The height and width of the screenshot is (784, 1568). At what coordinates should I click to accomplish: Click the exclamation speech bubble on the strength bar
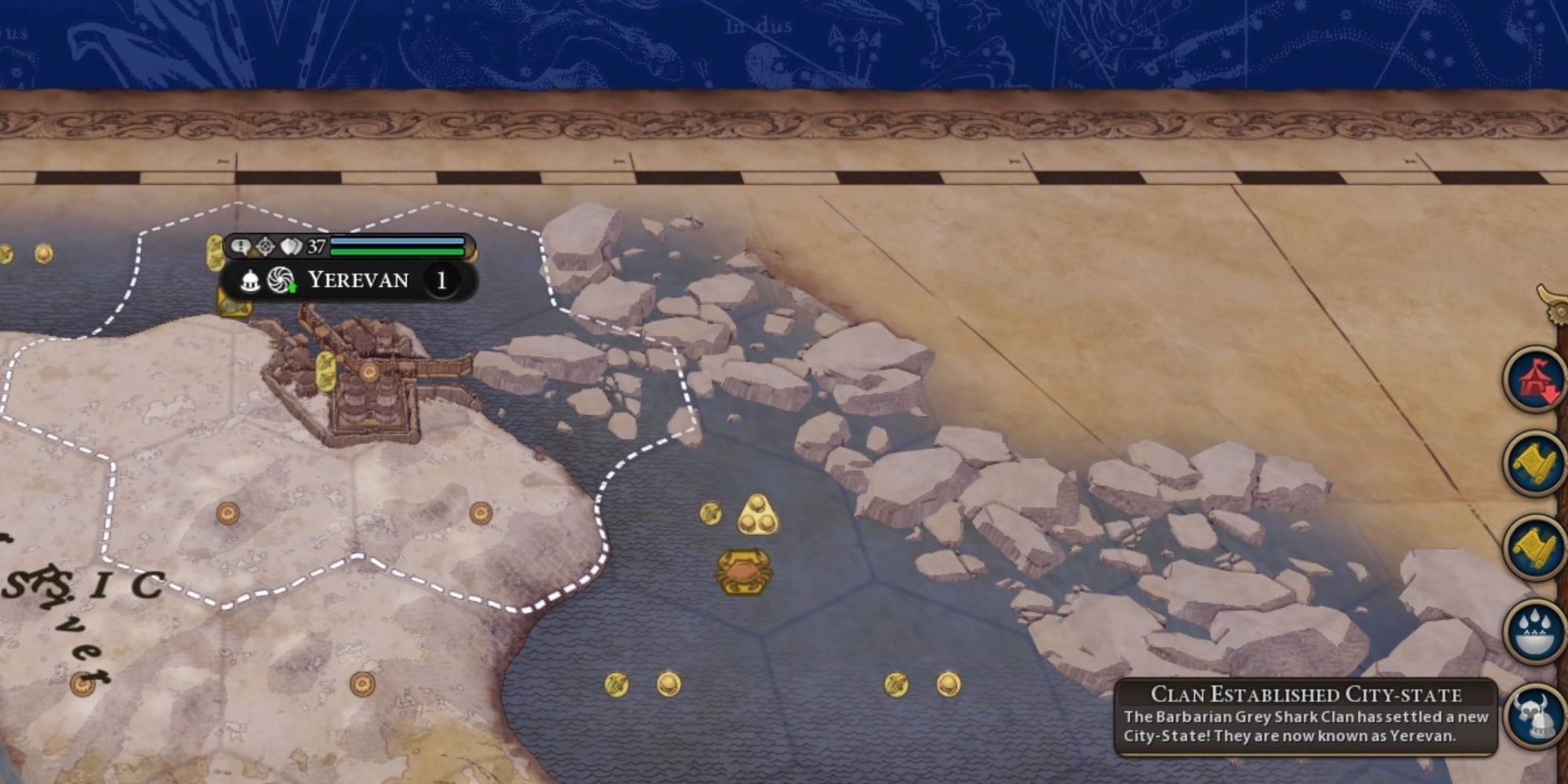[x=239, y=245]
